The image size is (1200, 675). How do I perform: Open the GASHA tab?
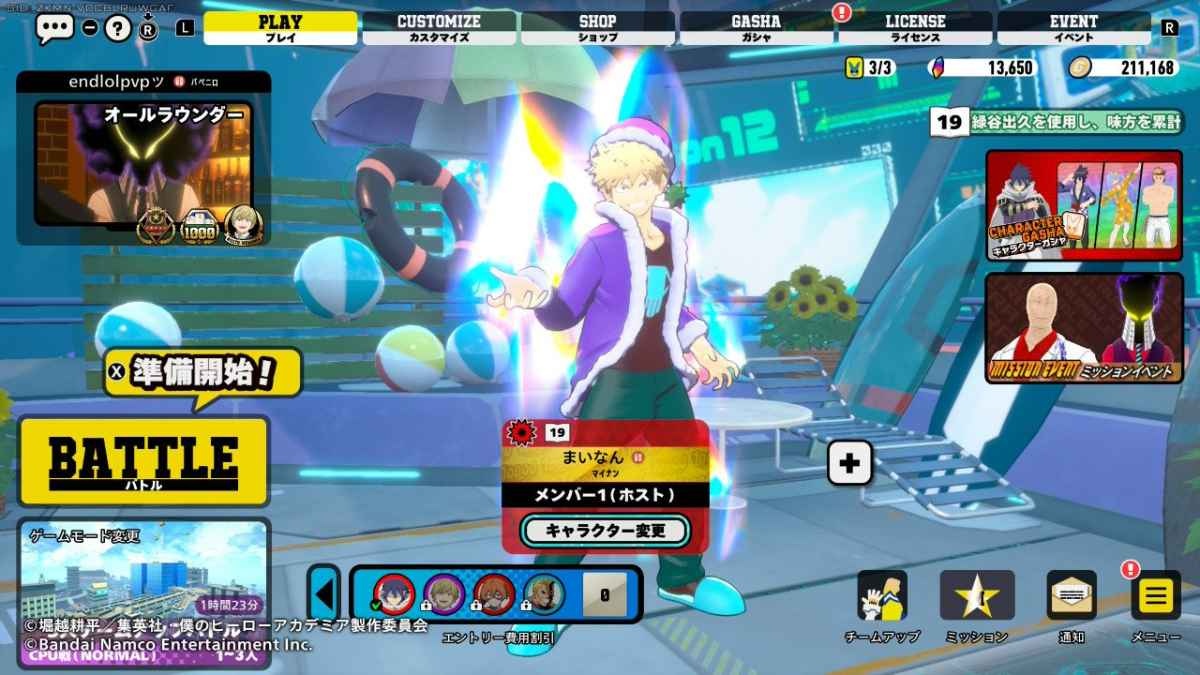pyautogui.click(x=756, y=28)
